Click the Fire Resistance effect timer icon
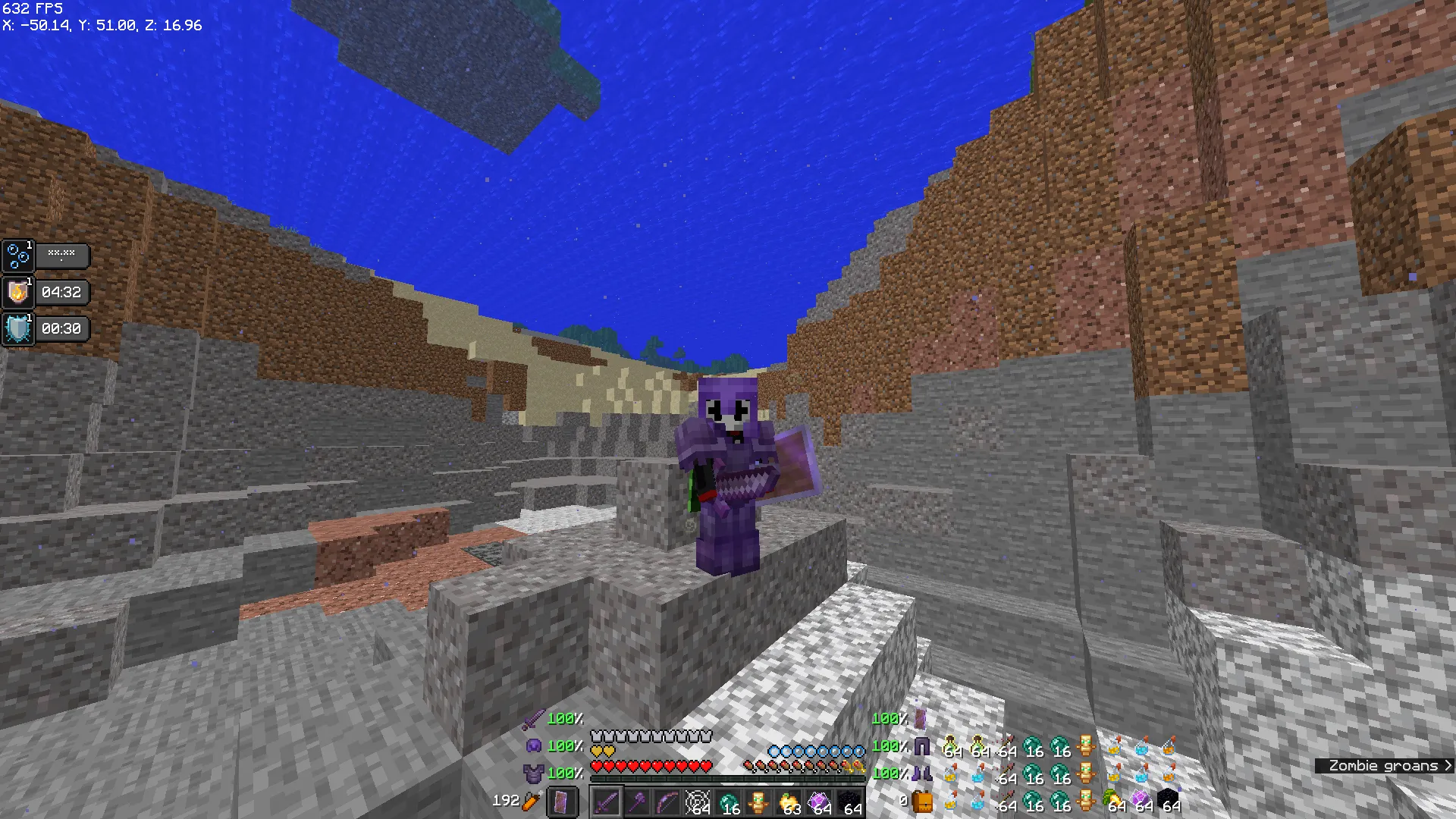The width and height of the screenshot is (1456, 819). (x=17, y=292)
